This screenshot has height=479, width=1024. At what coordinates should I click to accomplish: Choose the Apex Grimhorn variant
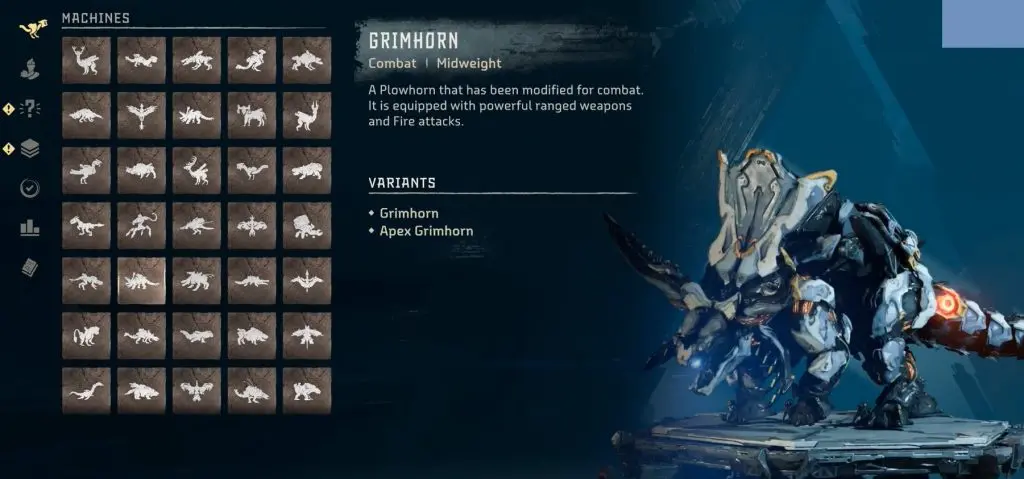(x=426, y=231)
